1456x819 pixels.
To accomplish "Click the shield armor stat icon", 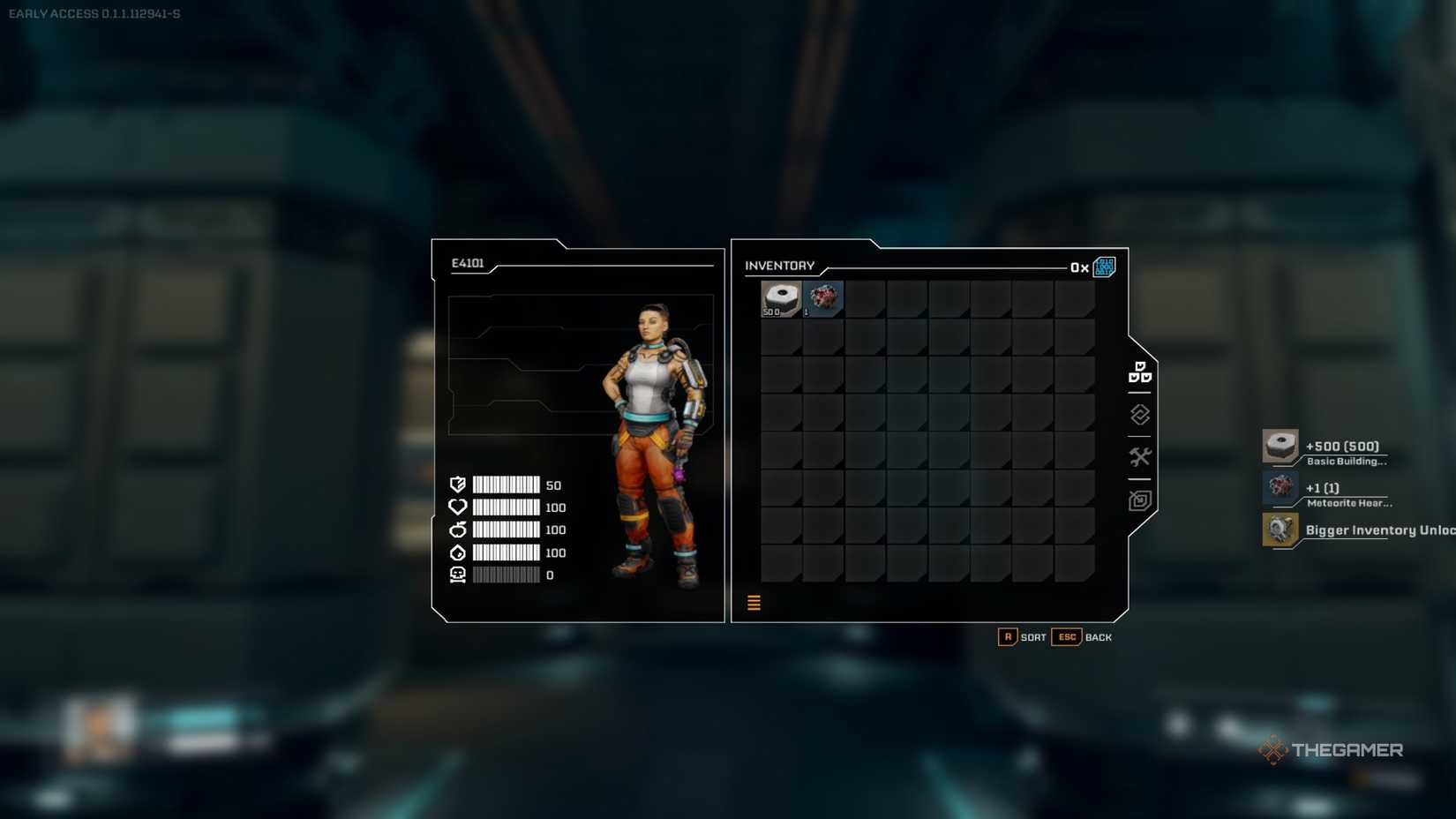I will pos(456,485).
